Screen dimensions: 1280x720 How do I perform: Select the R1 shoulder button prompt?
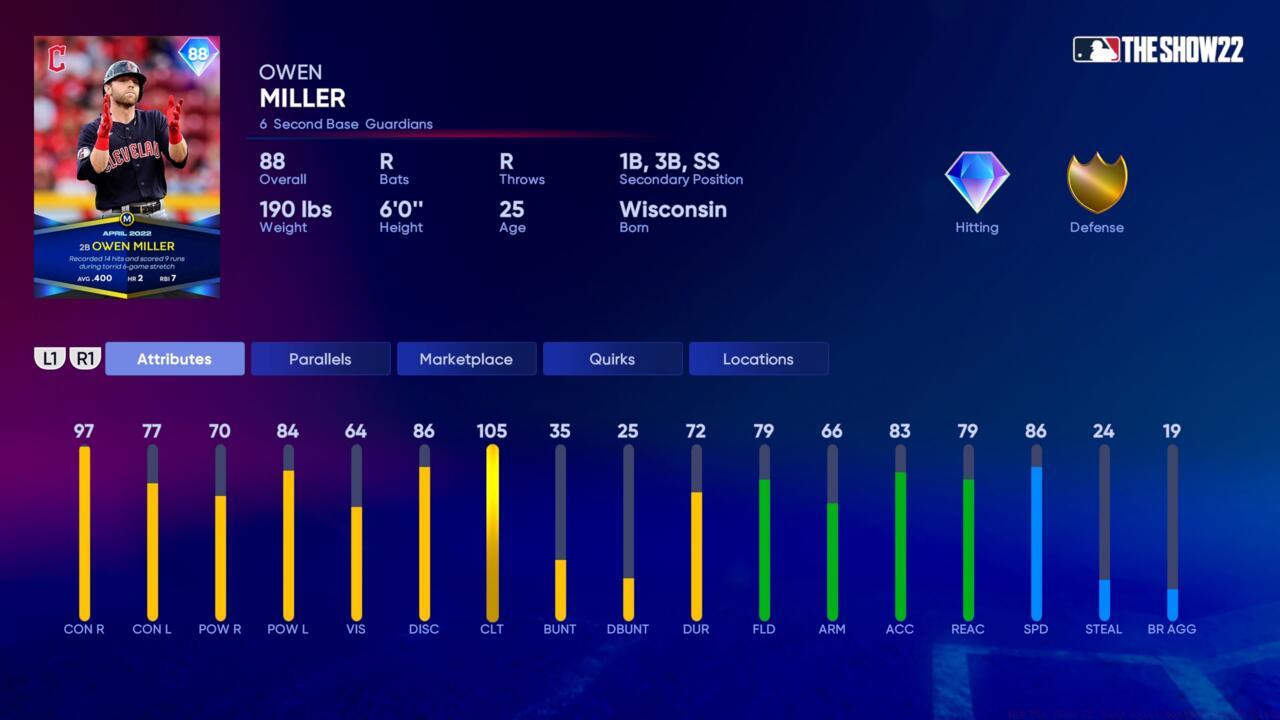click(85, 357)
